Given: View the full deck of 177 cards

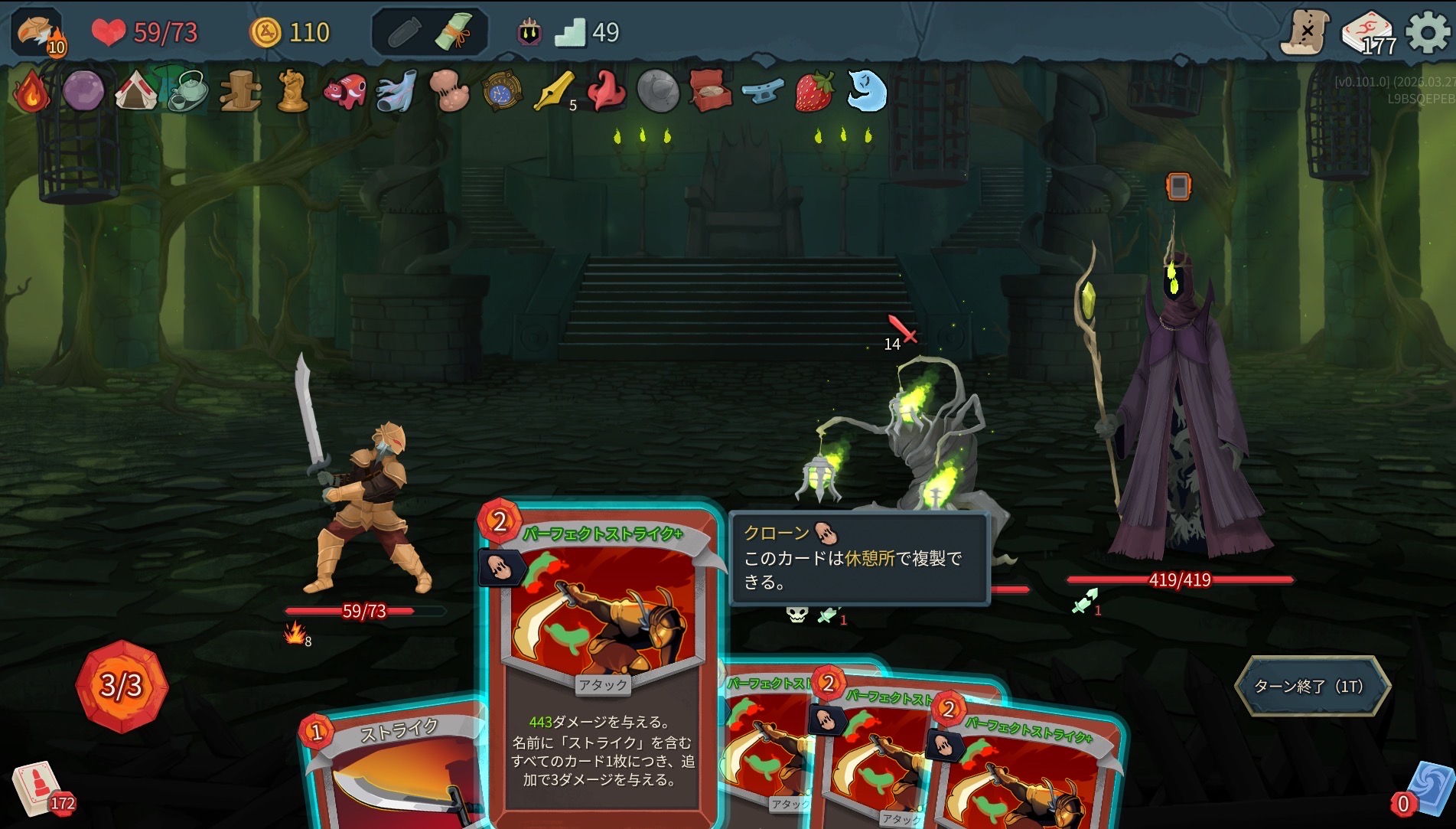Looking at the screenshot, I should click(x=1368, y=34).
